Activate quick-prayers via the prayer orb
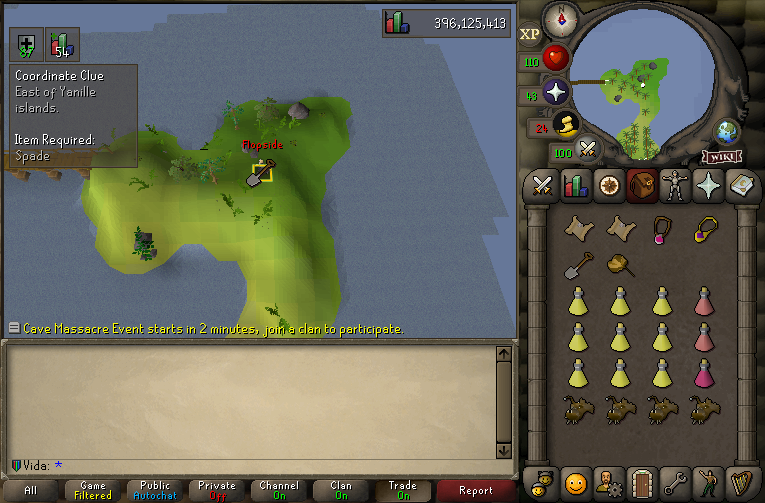765x503 pixels. [x=556, y=92]
